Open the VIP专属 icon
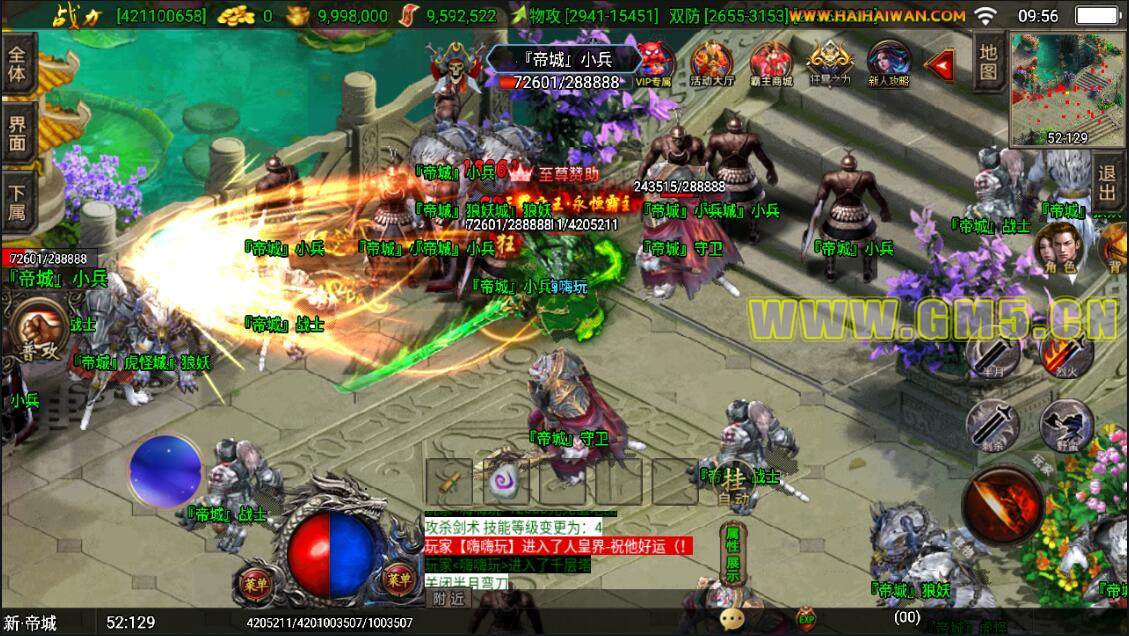 tap(654, 63)
